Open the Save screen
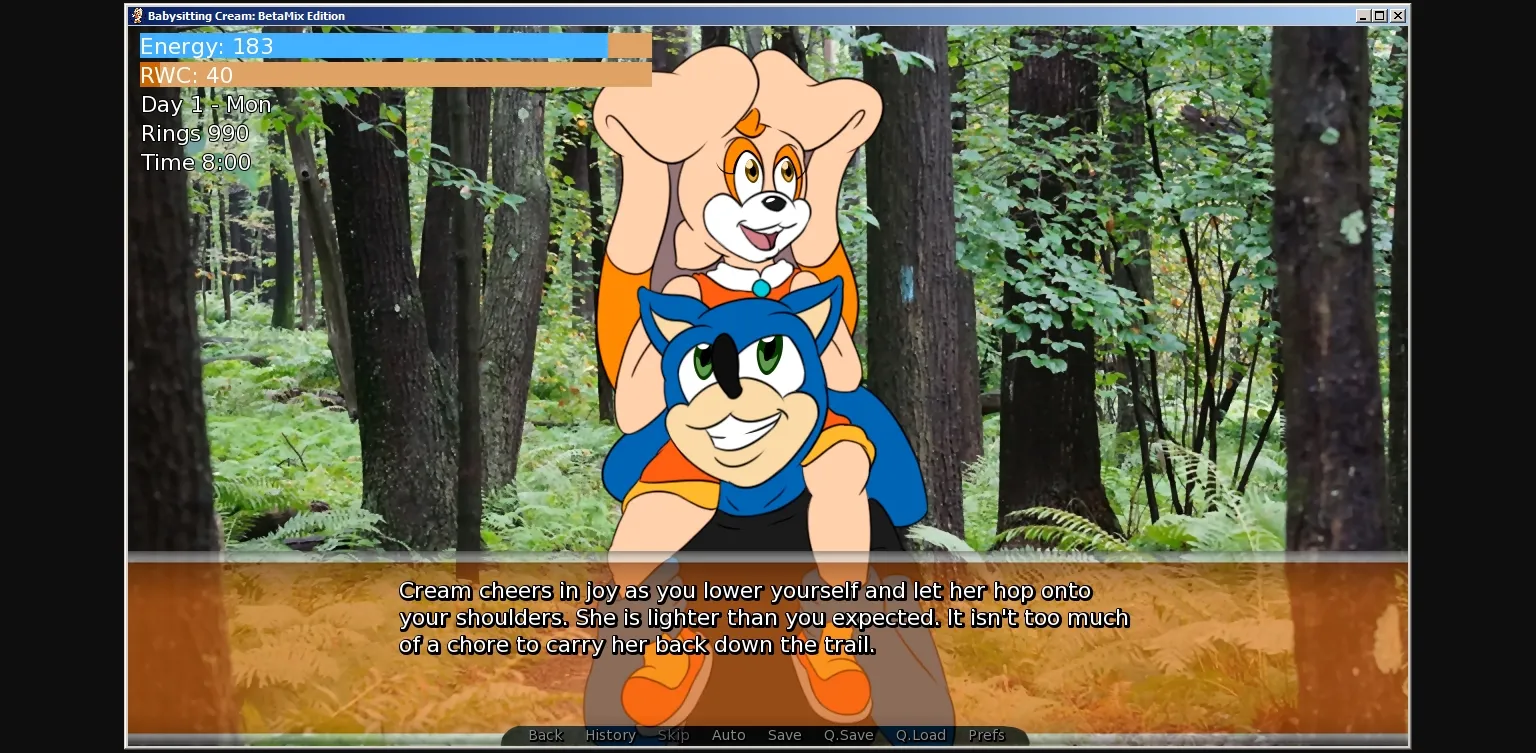Screen dimensions: 1536x753 (784, 735)
